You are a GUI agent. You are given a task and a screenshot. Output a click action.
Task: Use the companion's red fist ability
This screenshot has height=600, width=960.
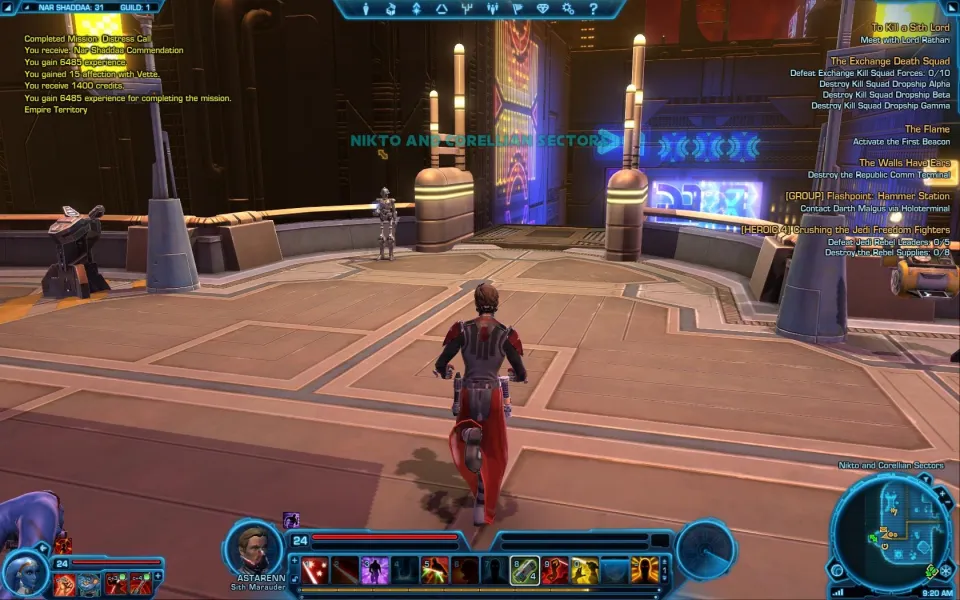pyautogui.click(x=65, y=584)
